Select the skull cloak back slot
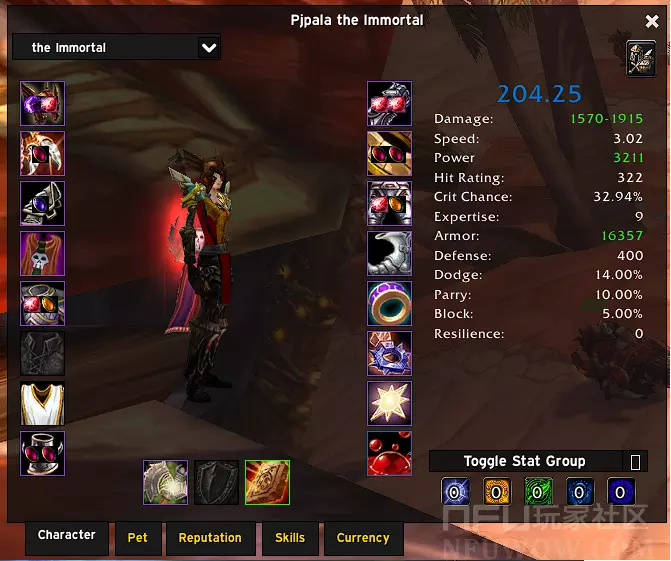Image resolution: width=671 pixels, height=561 pixels. [x=43, y=254]
